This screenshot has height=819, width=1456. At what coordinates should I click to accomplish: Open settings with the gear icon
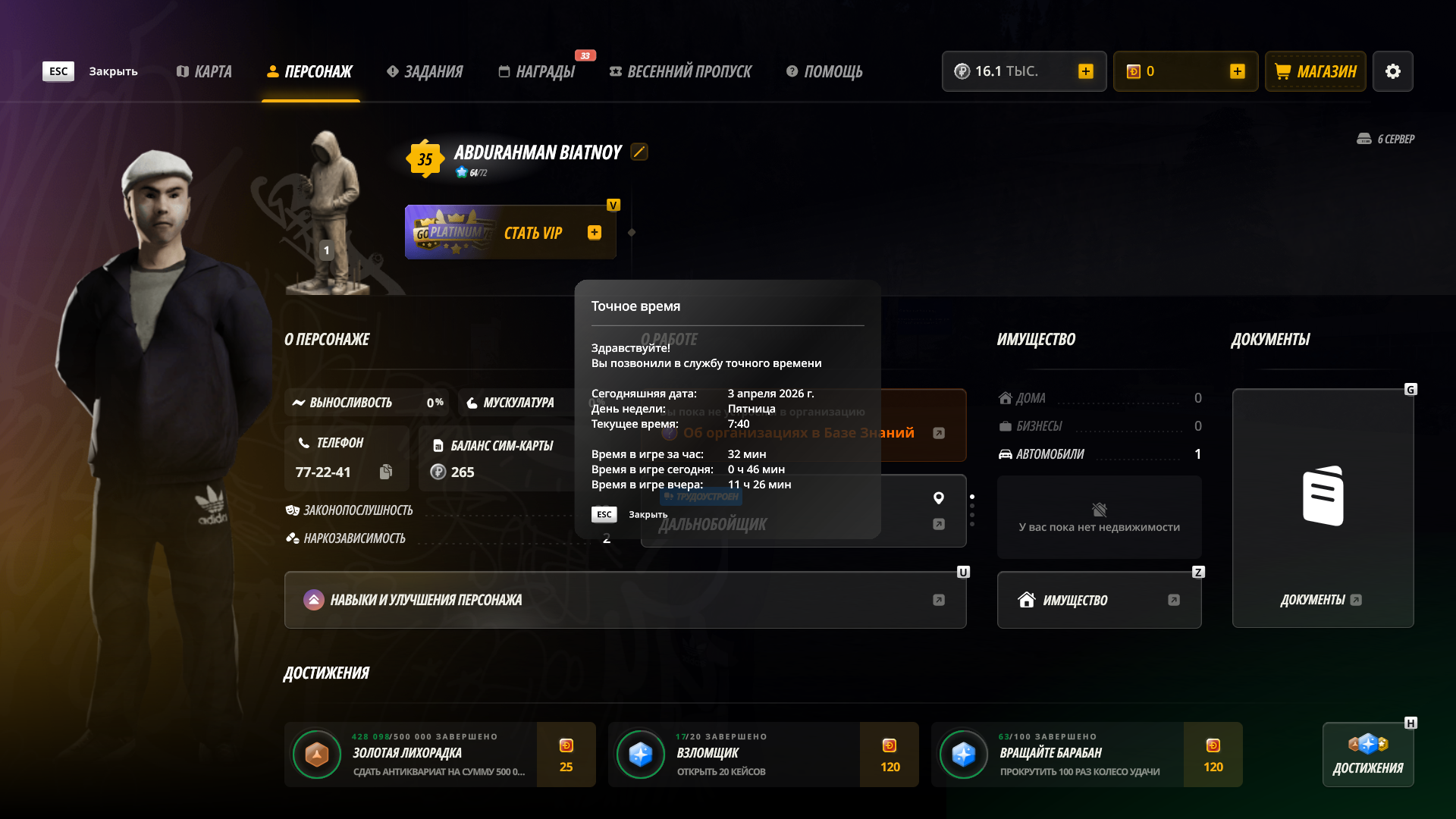coord(1393,71)
